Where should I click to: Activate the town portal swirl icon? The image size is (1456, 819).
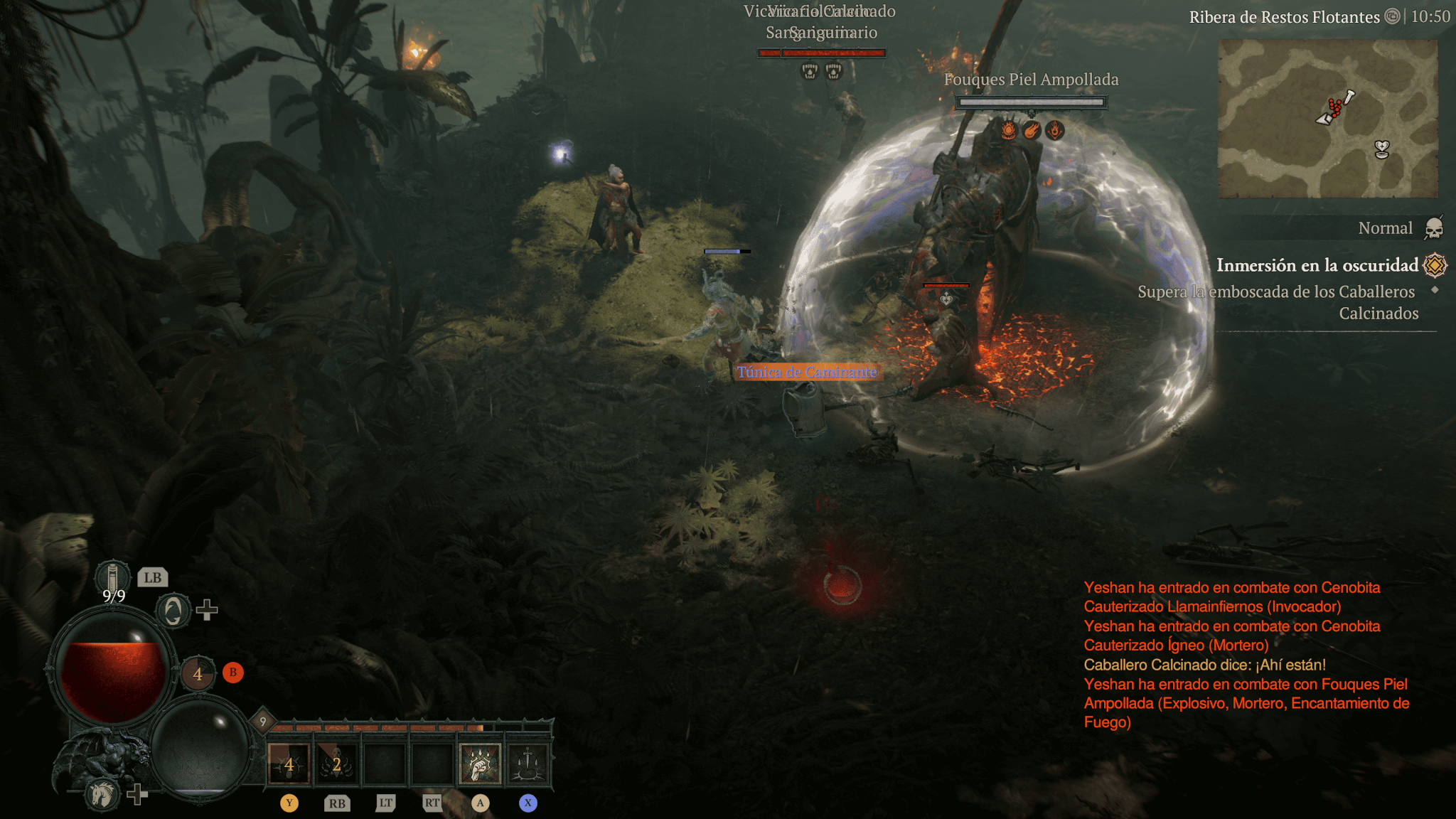173,611
